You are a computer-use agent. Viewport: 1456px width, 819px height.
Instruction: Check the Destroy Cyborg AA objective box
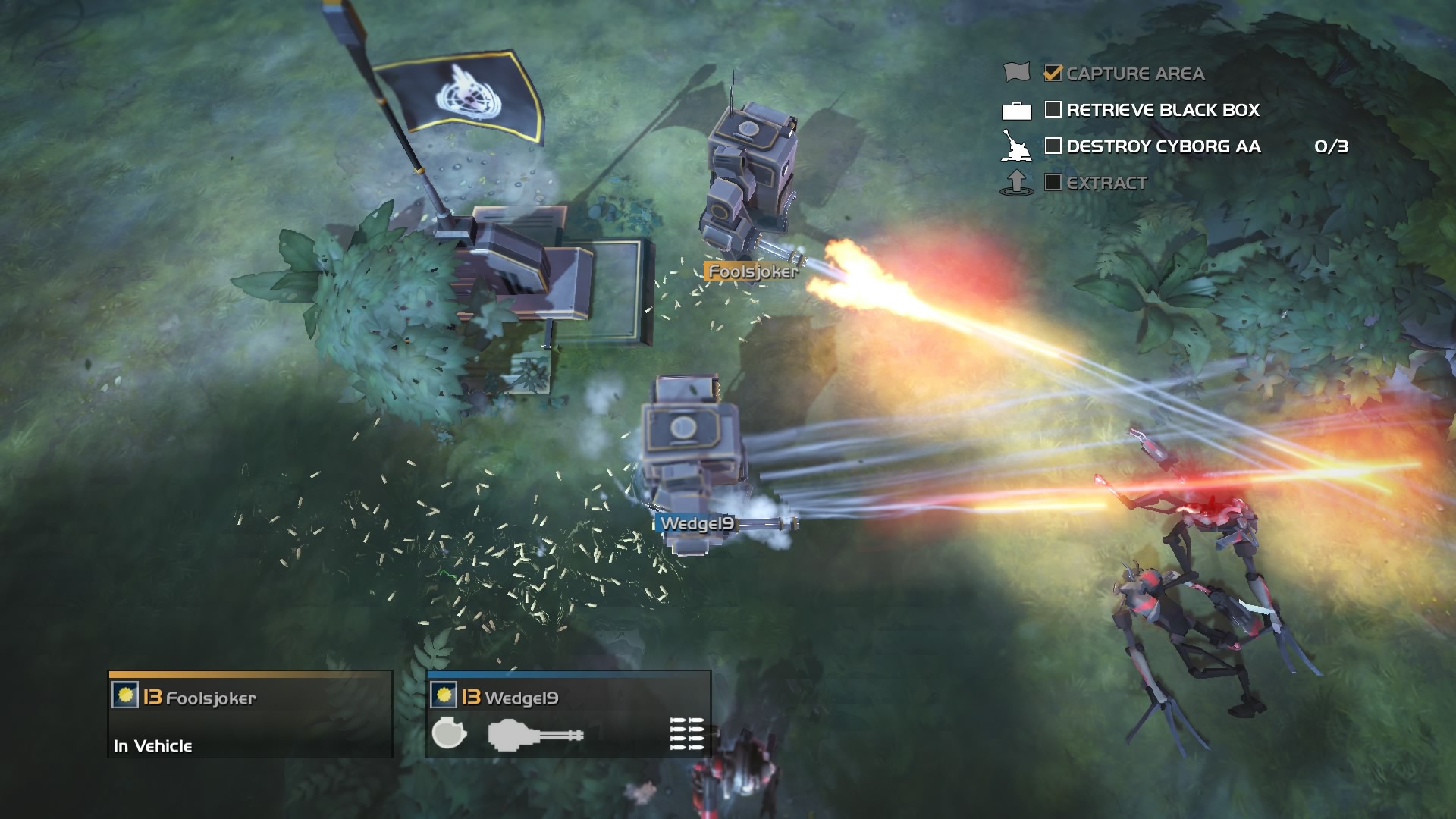click(1053, 146)
